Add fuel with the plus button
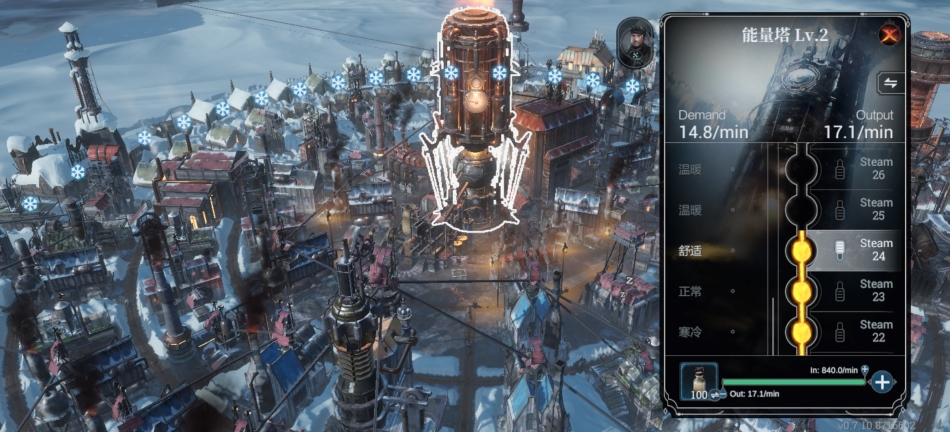 (x=881, y=381)
